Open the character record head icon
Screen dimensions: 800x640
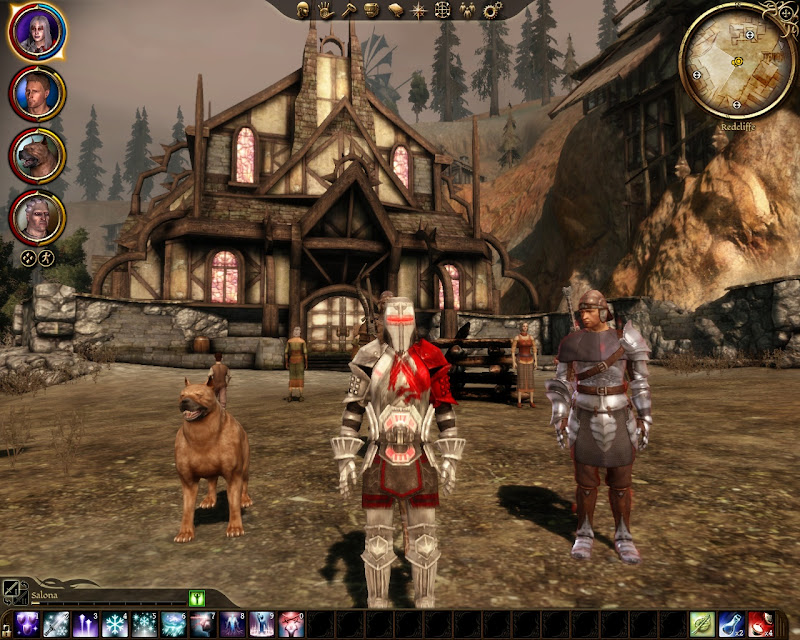[x=305, y=10]
